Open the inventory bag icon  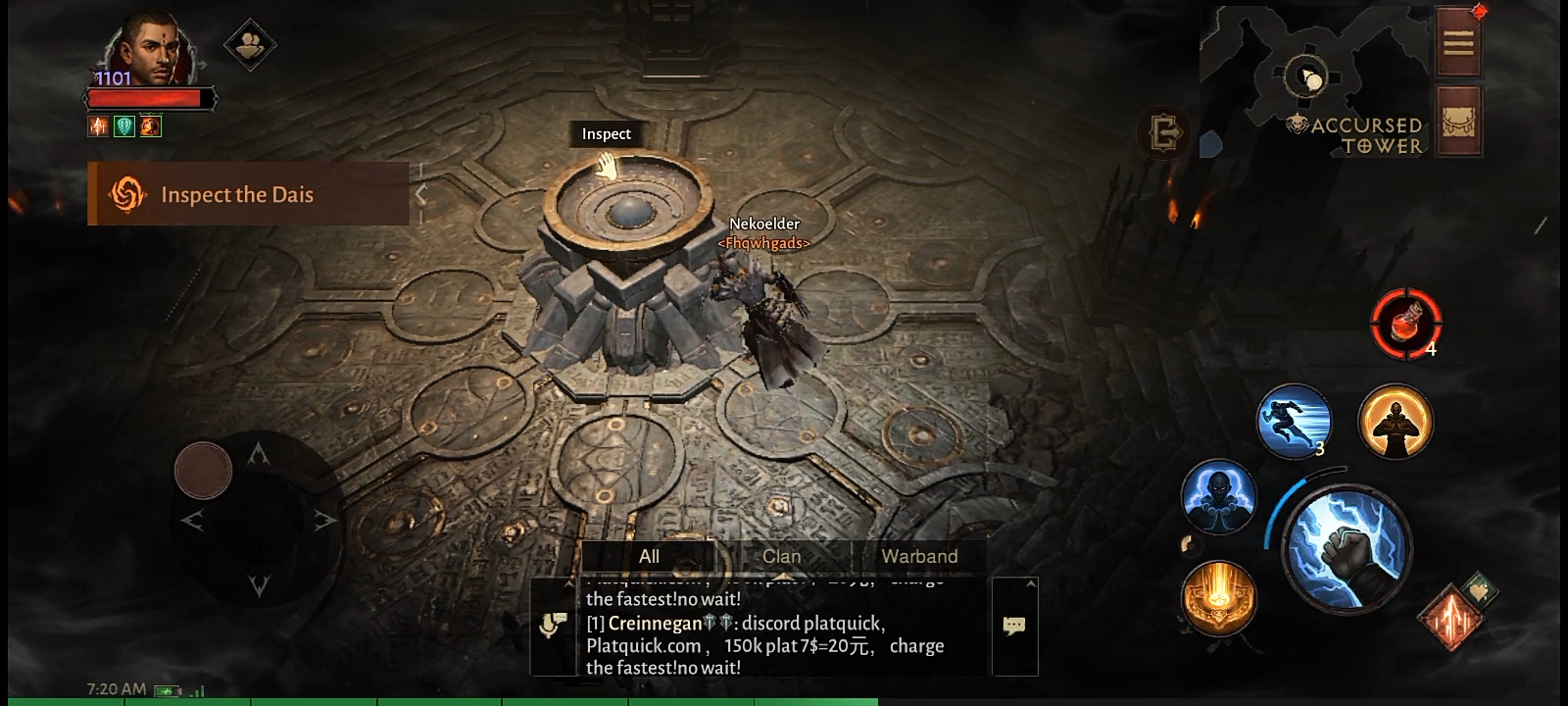(x=1457, y=122)
